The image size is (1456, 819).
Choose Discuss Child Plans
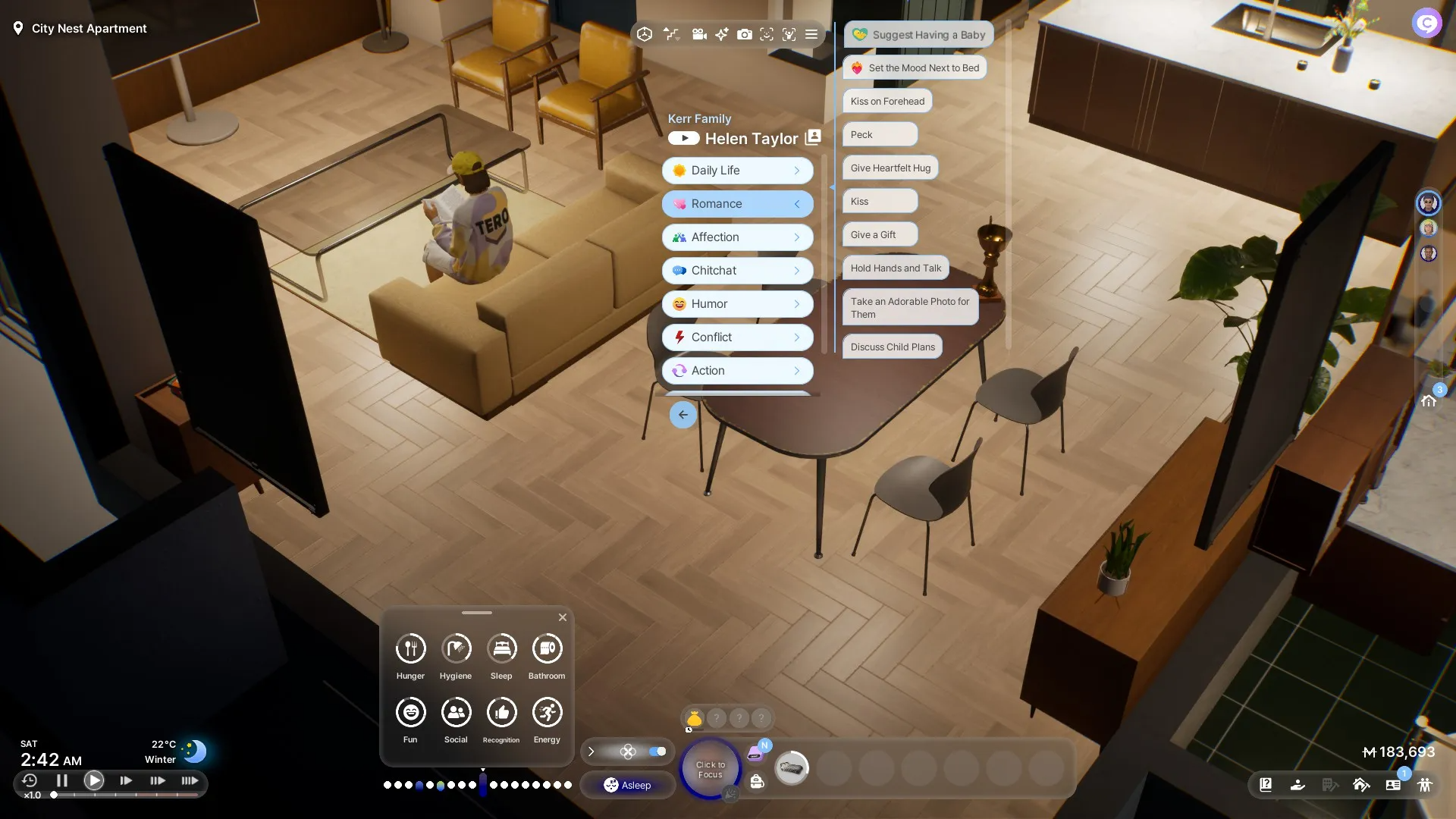pos(893,347)
